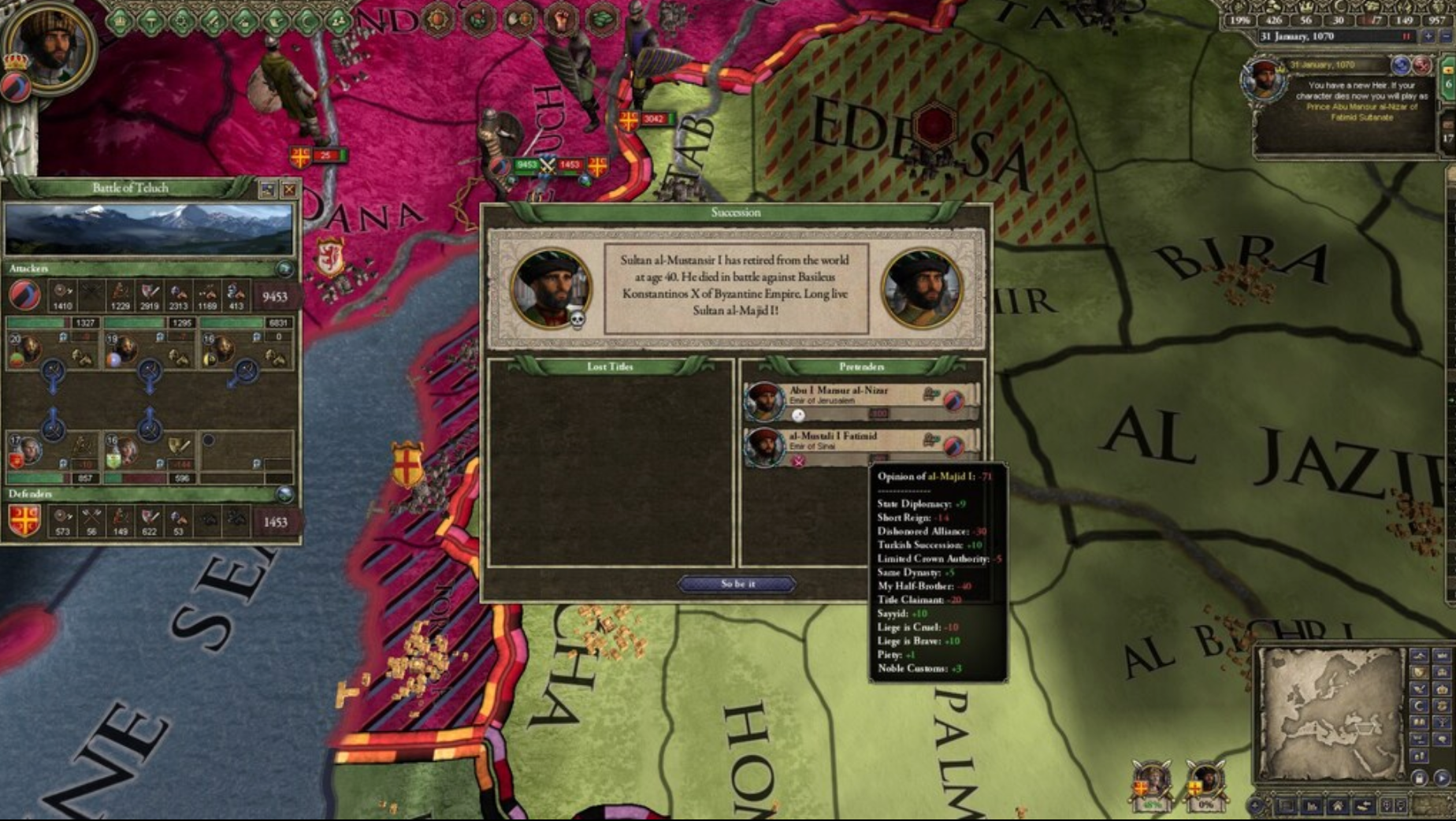Select the religion map mode crescent icon
The width and height of the screenshot is (1456, 821).
pyautogui.click(x=1419, y=705)
